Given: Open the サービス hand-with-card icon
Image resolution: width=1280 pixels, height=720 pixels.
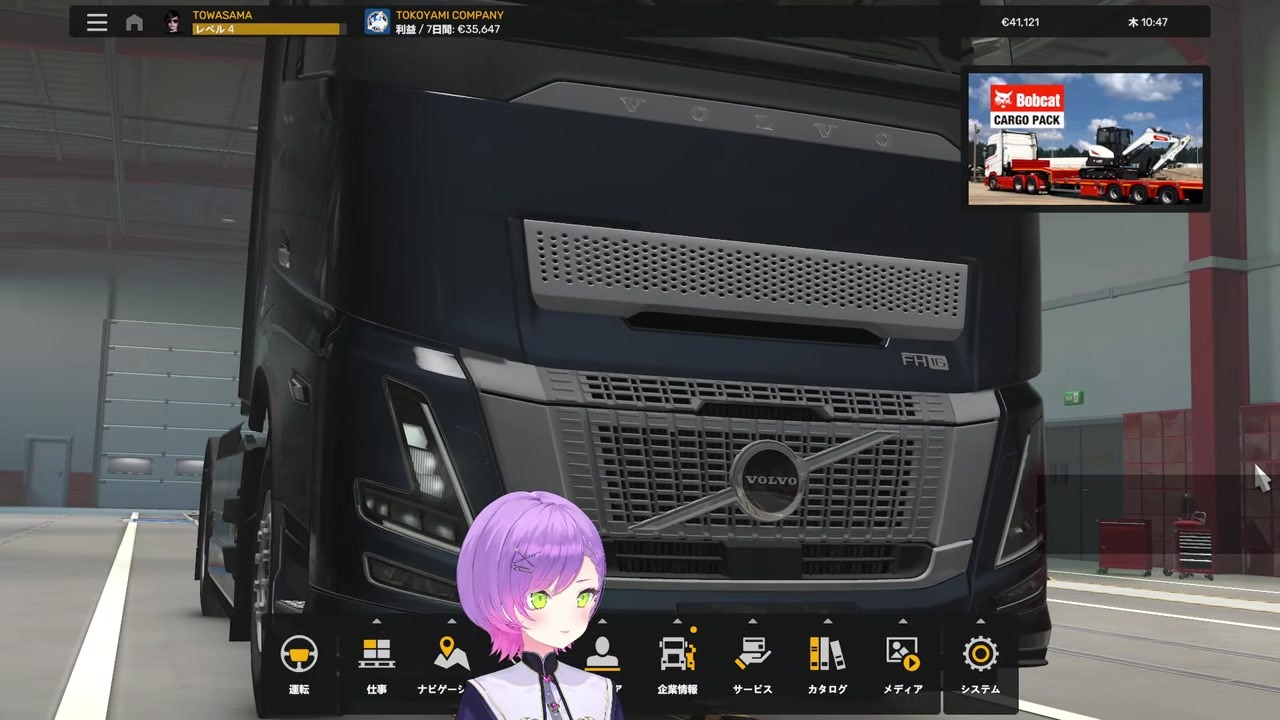Looking at the screenshot, I should click(752, 654).
